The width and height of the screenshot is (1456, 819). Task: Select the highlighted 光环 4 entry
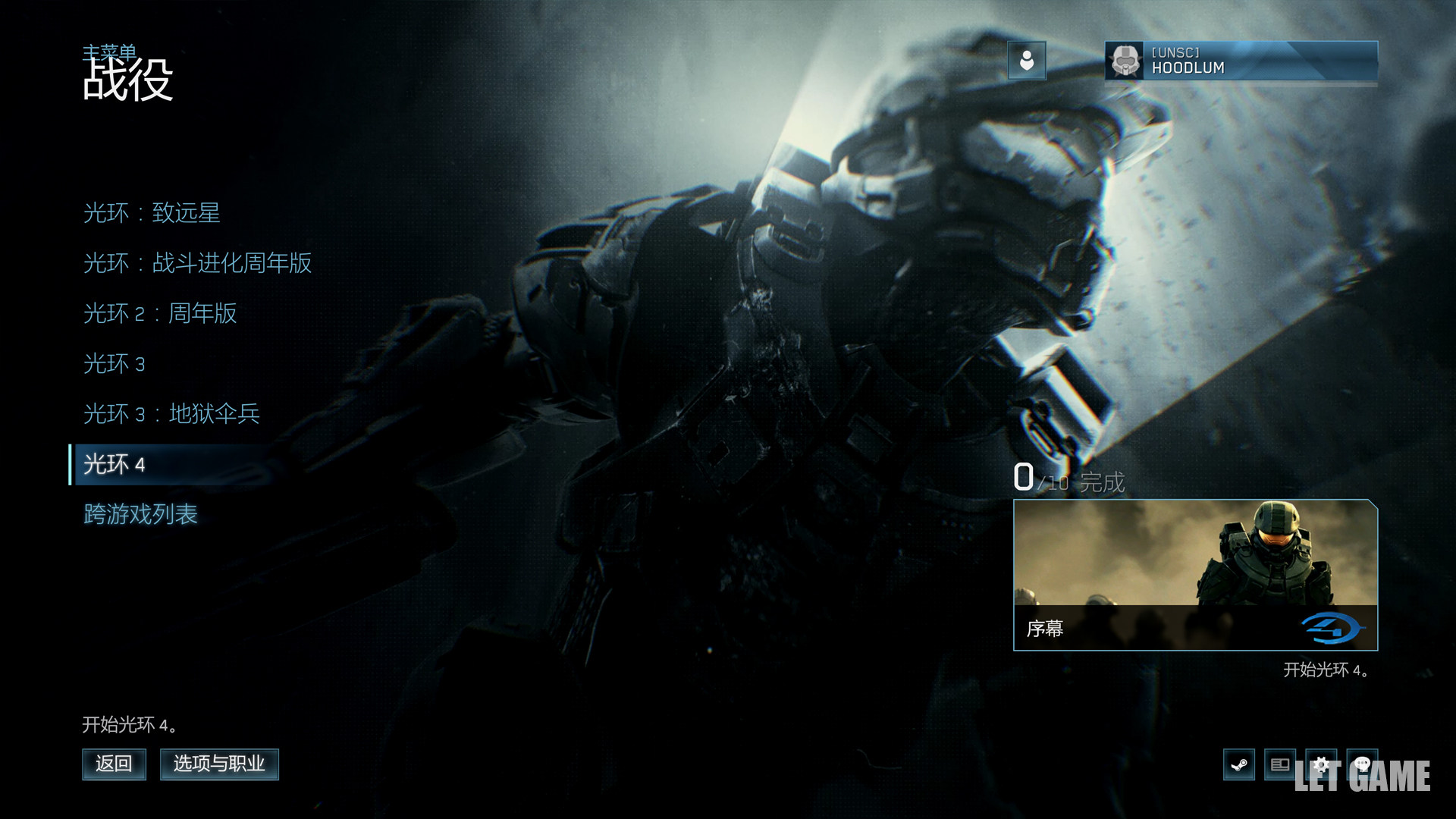(115, 464)
